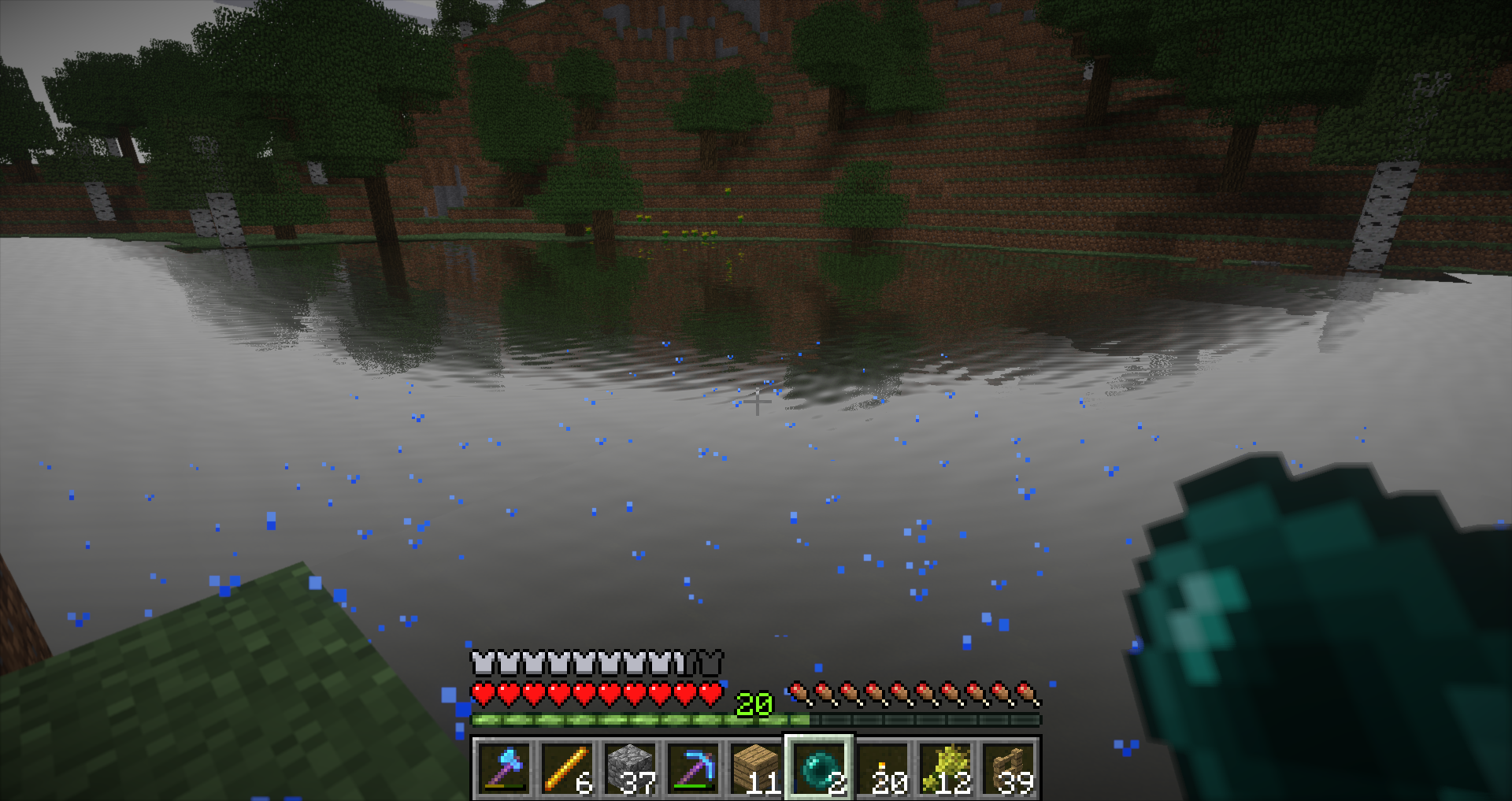Viewport: 1512px width, 801px height.
Task: Choose the cobblestone stack of 37
Action: point(630,768)
